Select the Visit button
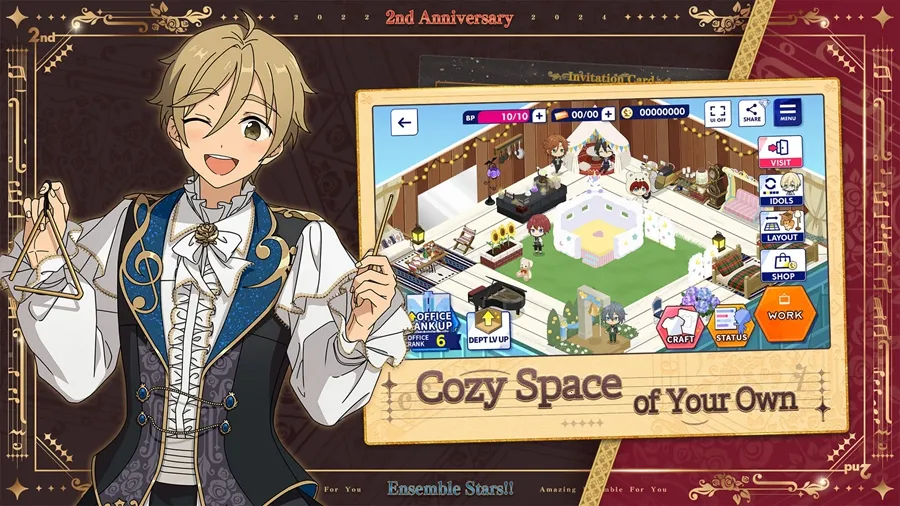900x506 pixels. coord(780,151)
